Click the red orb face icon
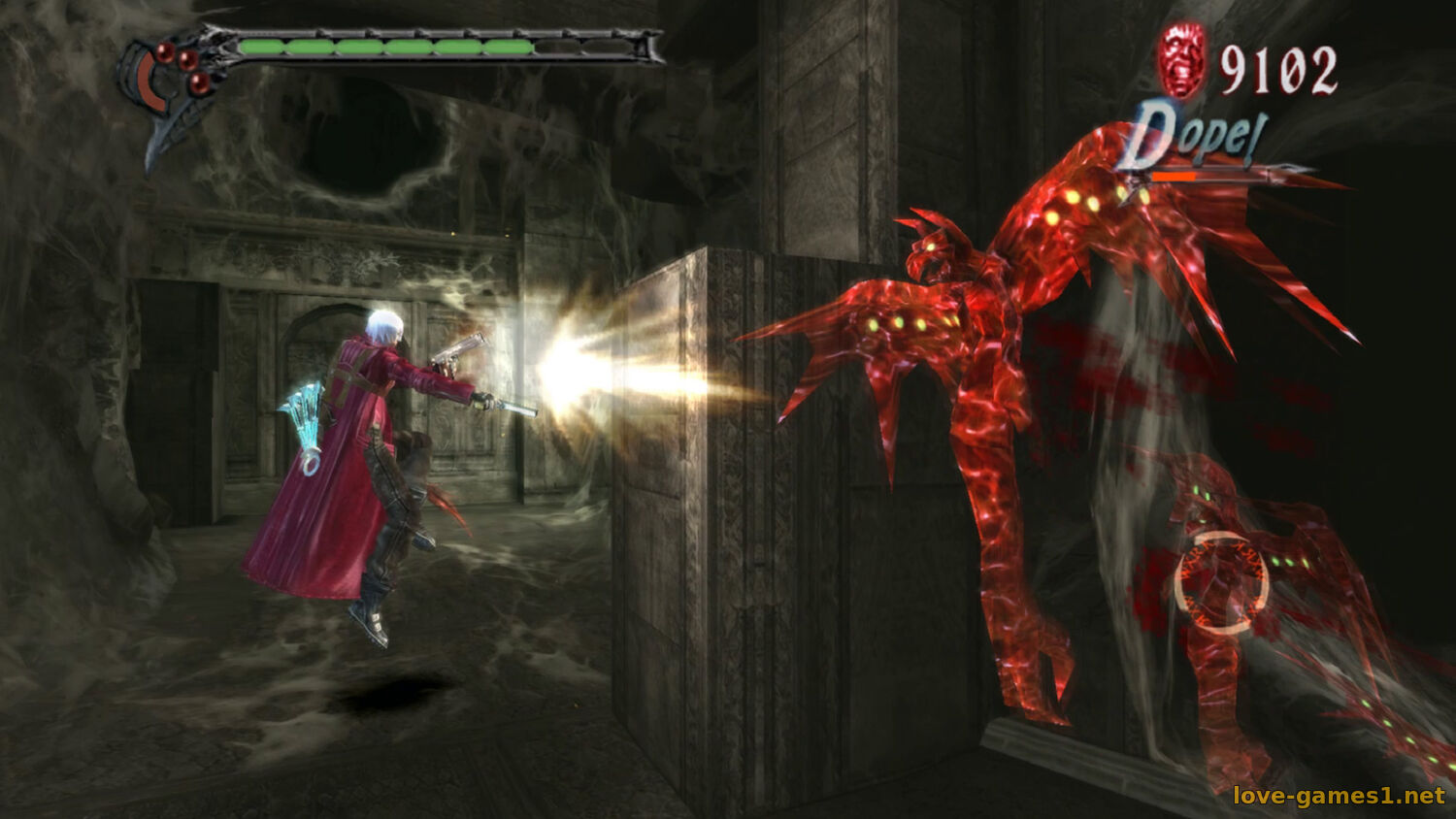This screenshot has height=819, width=1456. (1182, 60)
